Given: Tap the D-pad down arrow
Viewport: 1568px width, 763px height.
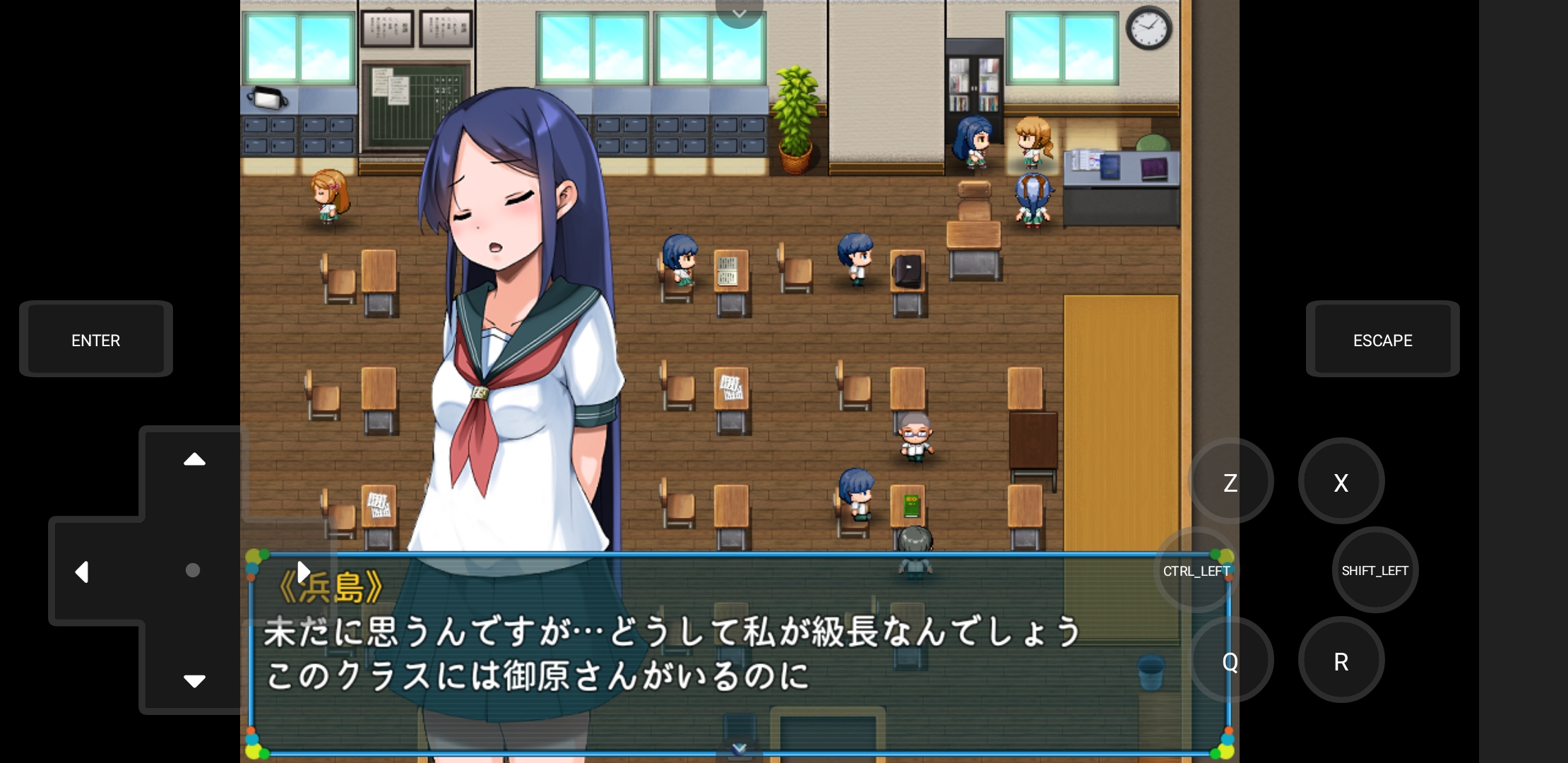Looking at the screenshot, I should point(194,680).
